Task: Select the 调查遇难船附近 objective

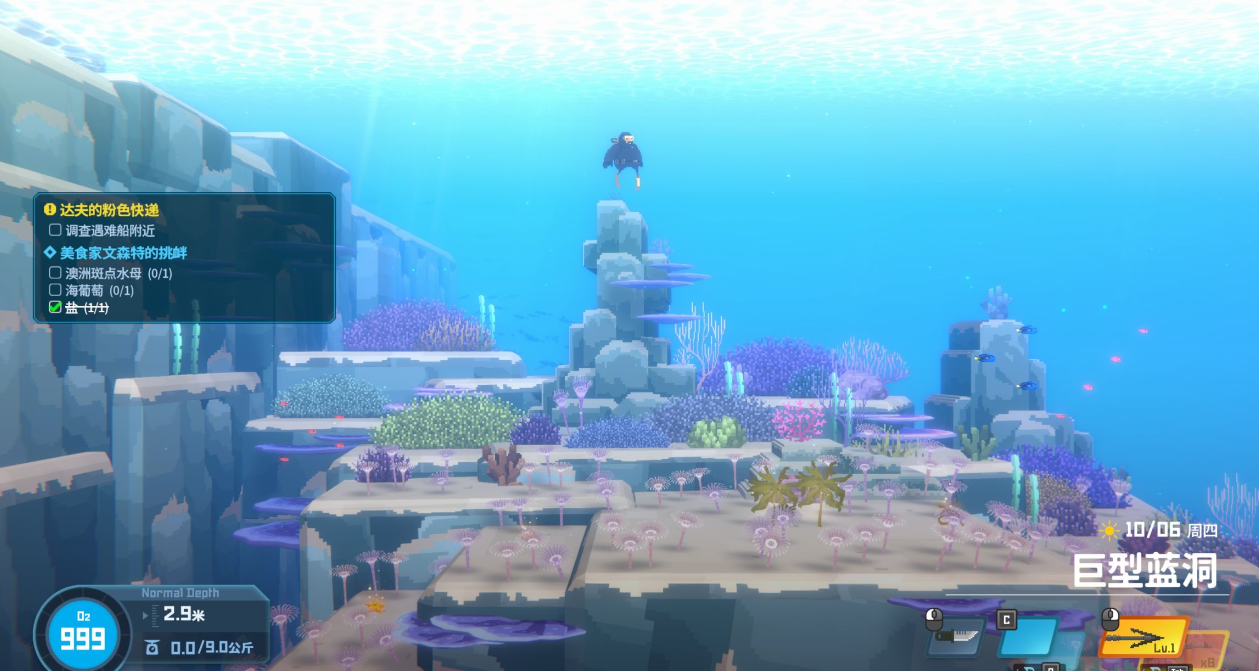Action: 110,231
